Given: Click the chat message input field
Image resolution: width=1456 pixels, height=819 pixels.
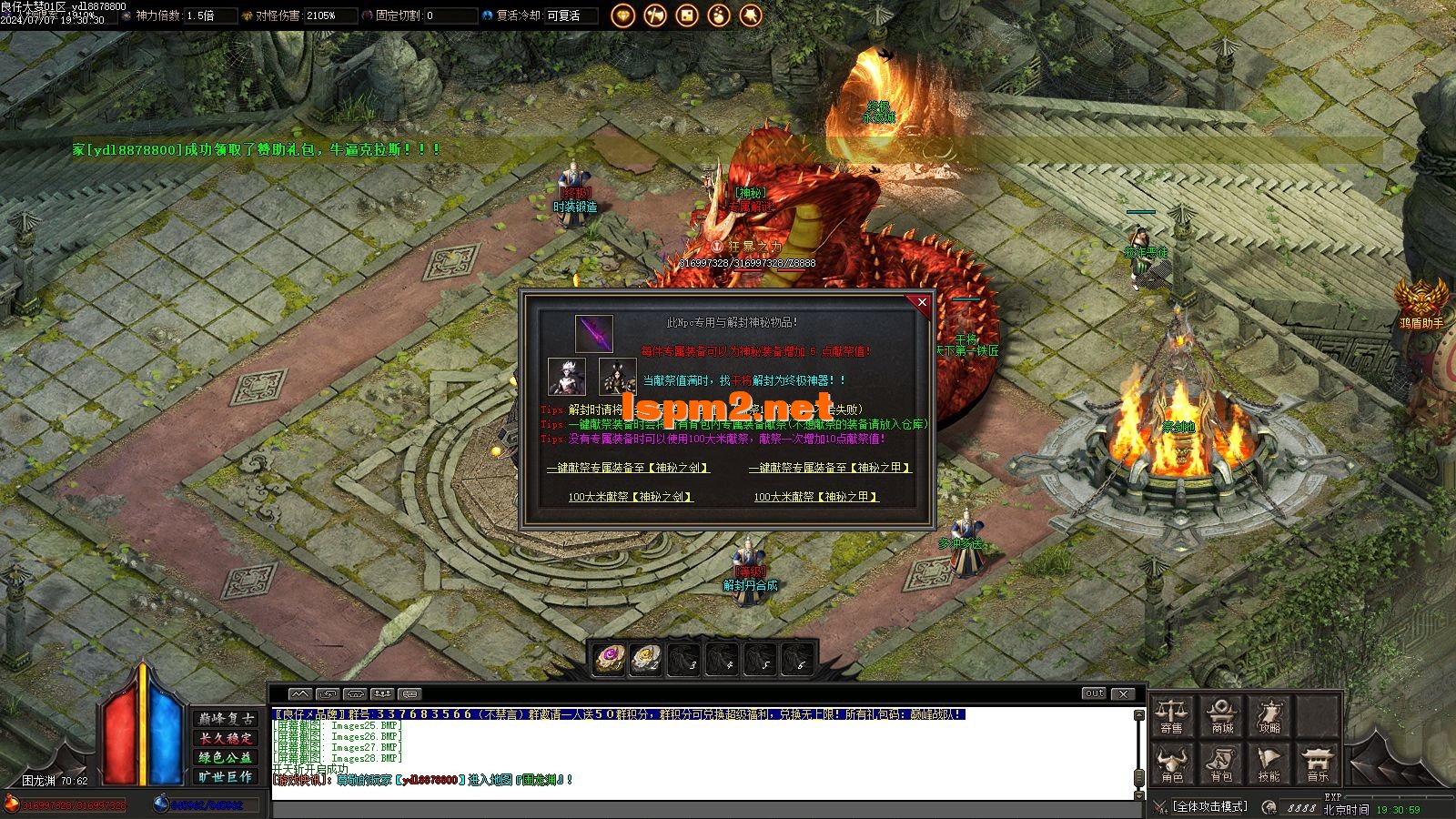Looking at the screenshot, I should pyautogui.click(x=701, y=809).
